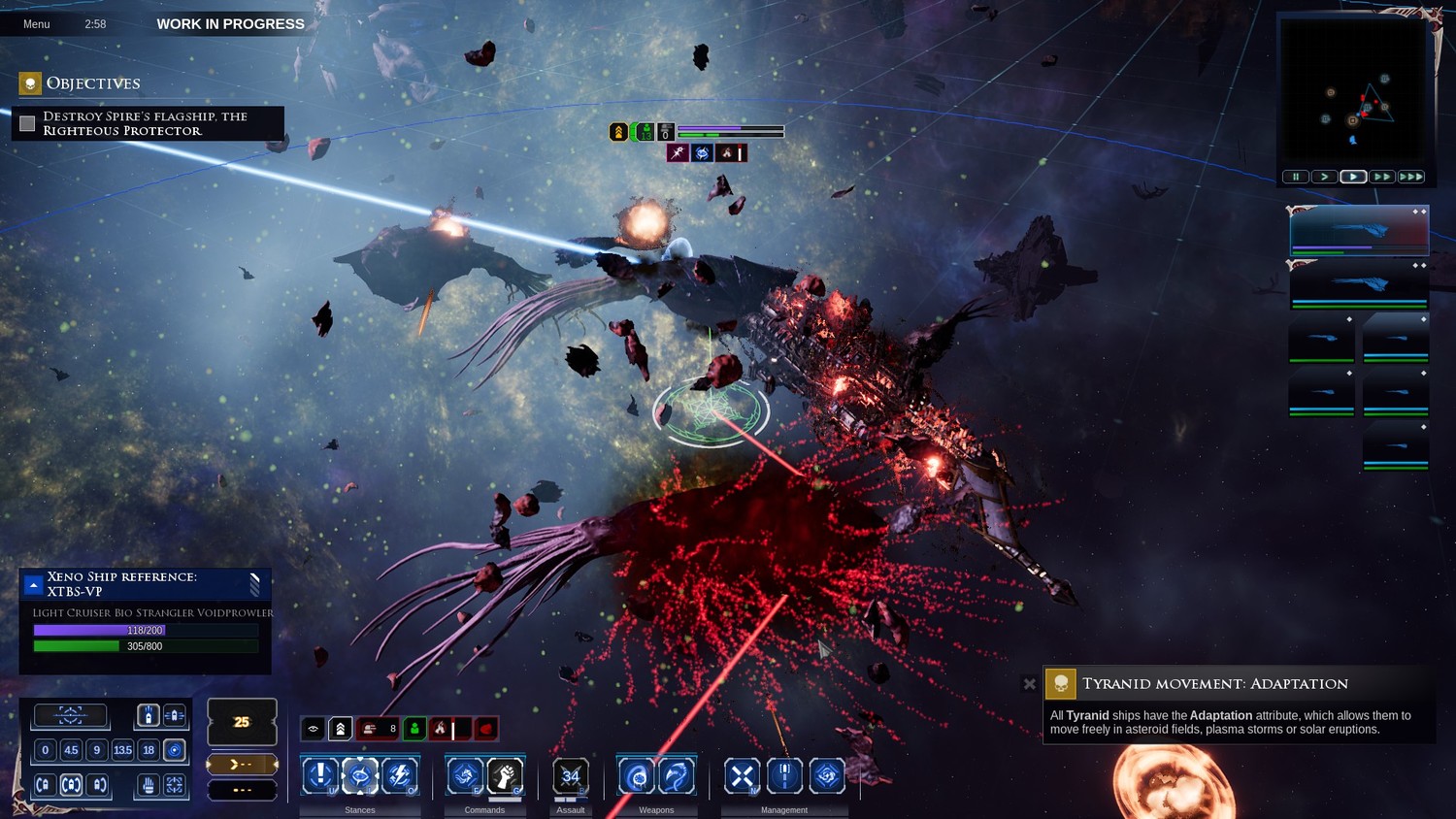Click the tactical minimap

[1353, 92]
